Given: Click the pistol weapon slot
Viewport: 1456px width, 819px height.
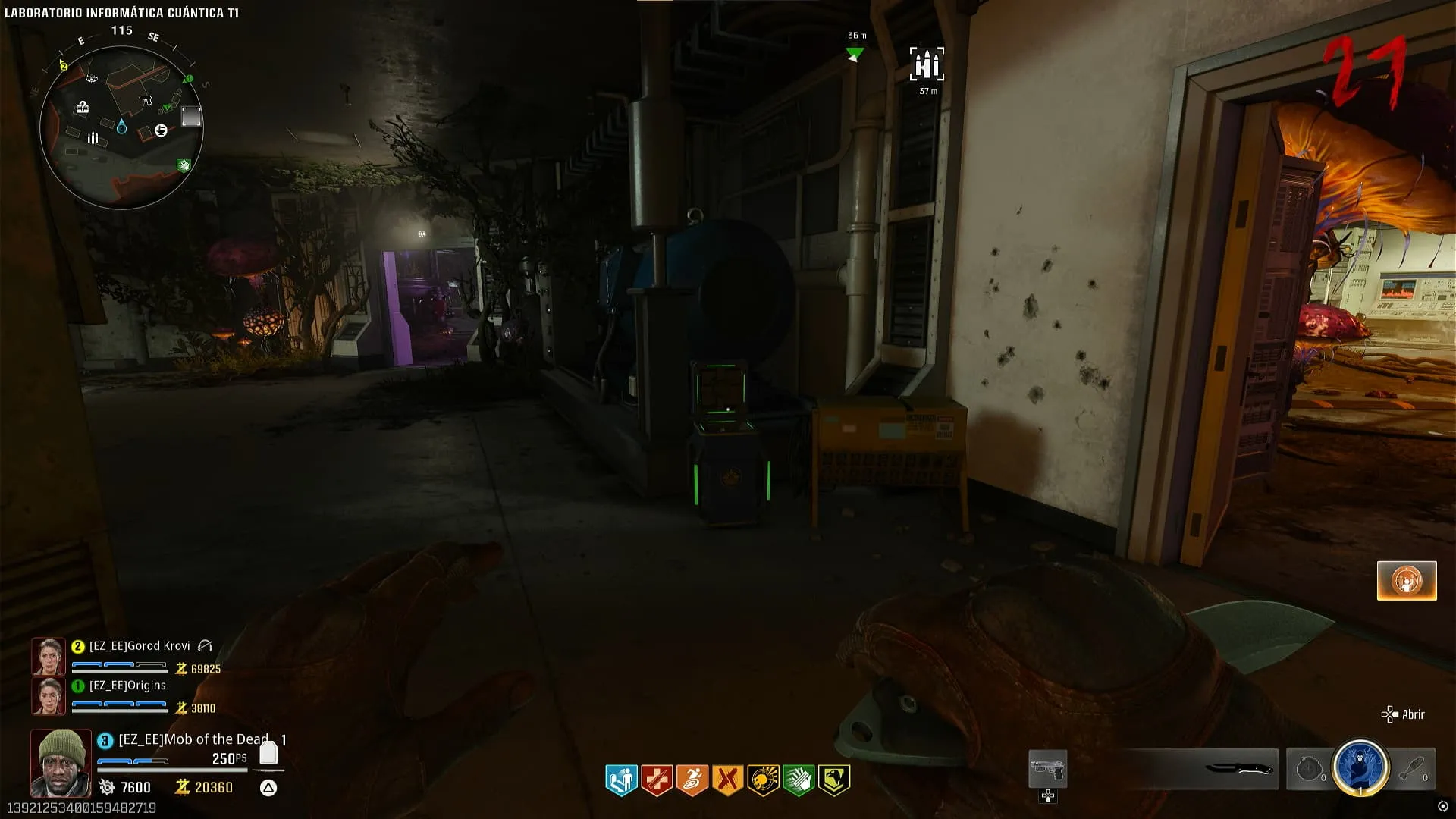Looking at the screenshot, I should click(1047, 769).
